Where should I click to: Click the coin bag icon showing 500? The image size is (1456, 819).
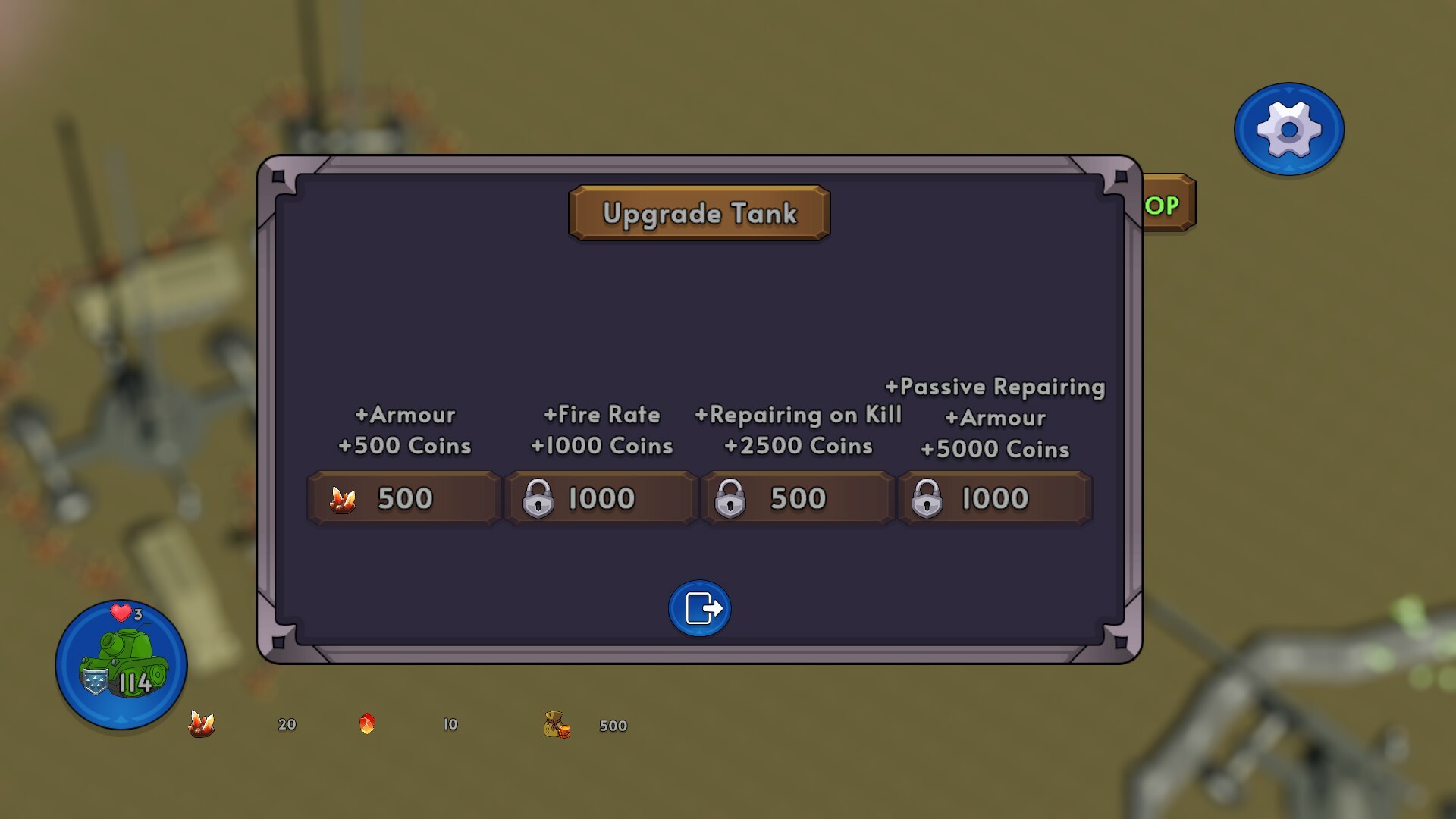tap(554, 725)
